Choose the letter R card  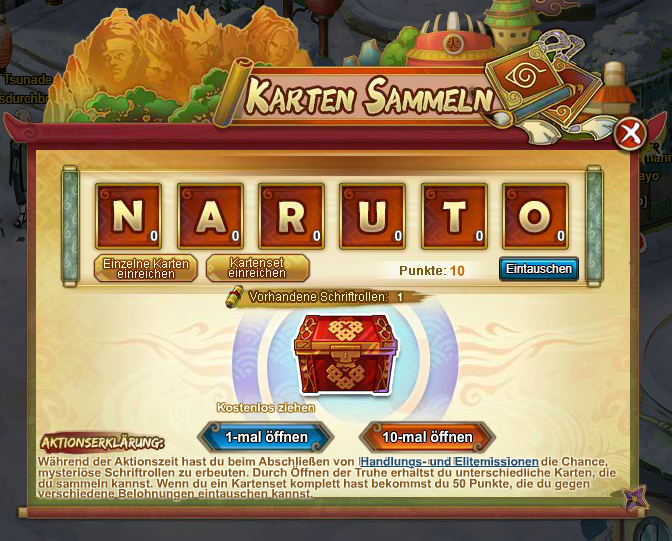point(290,216)
